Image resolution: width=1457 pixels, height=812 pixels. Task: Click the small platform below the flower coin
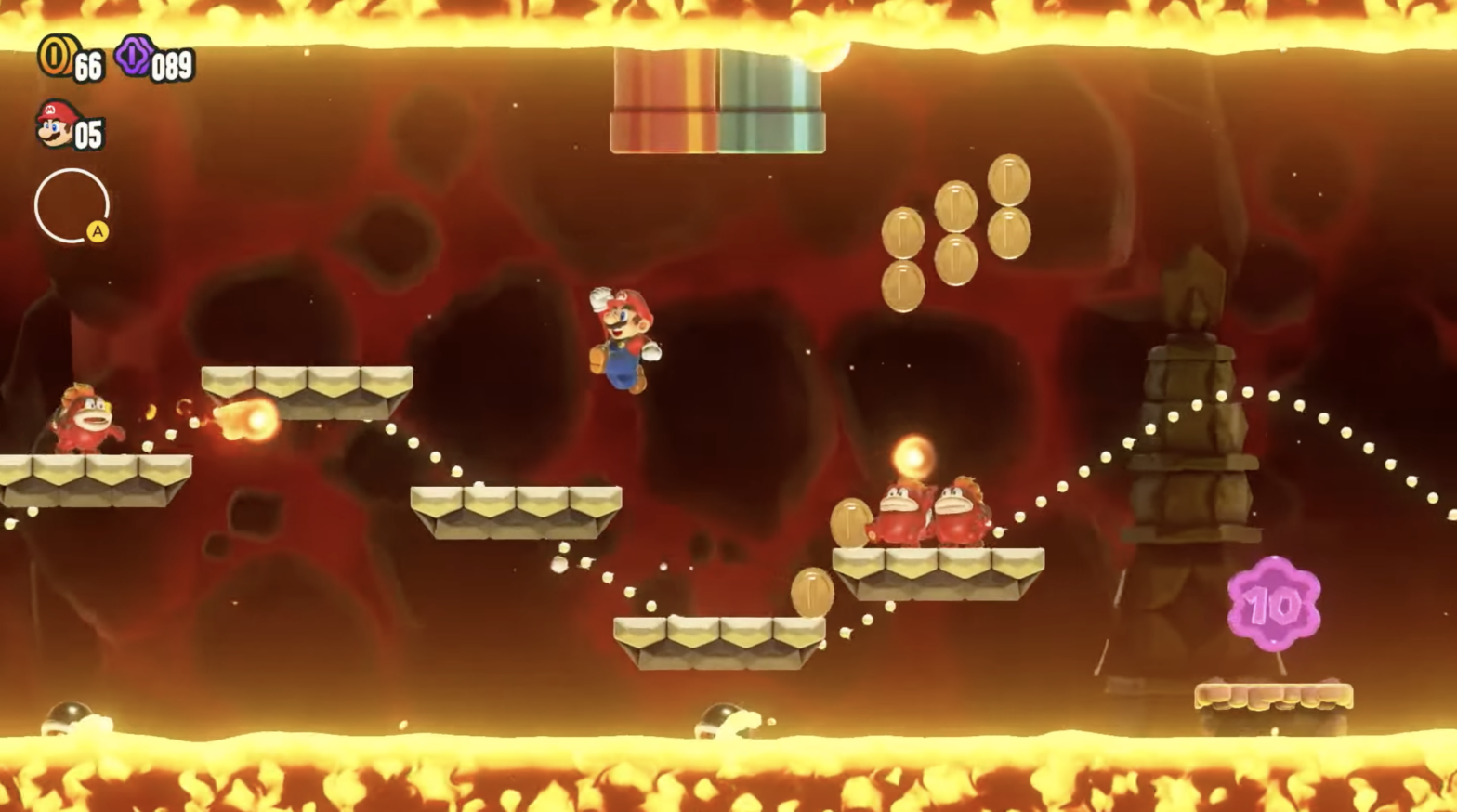(1273, 697)
